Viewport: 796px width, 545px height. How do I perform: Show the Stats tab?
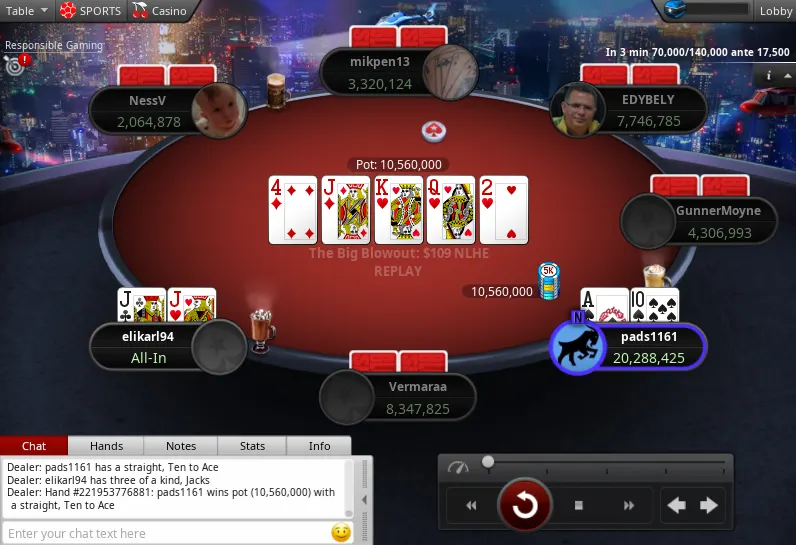coord(253,446)
